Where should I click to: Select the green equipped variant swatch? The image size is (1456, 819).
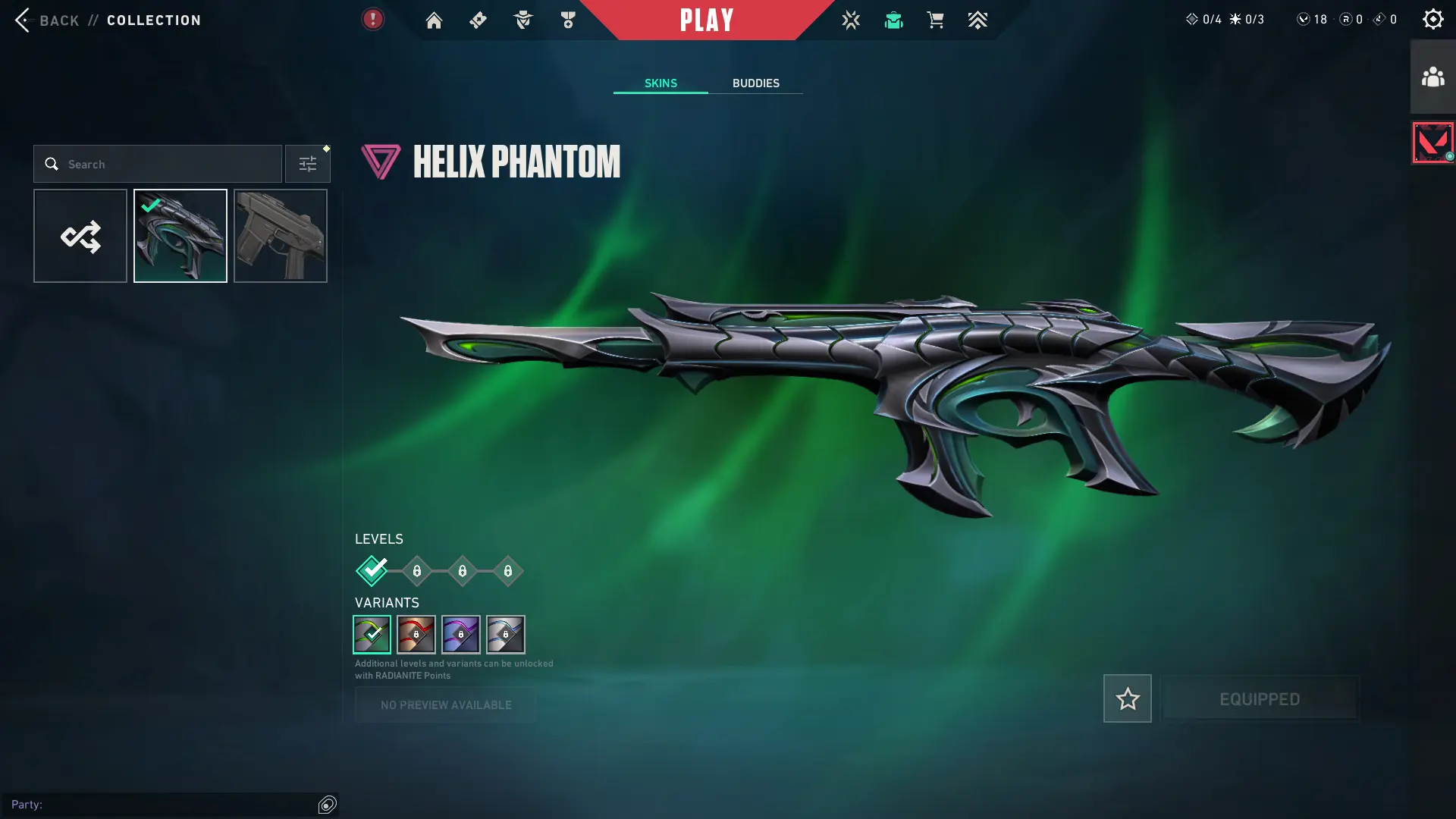click(372, 635)
